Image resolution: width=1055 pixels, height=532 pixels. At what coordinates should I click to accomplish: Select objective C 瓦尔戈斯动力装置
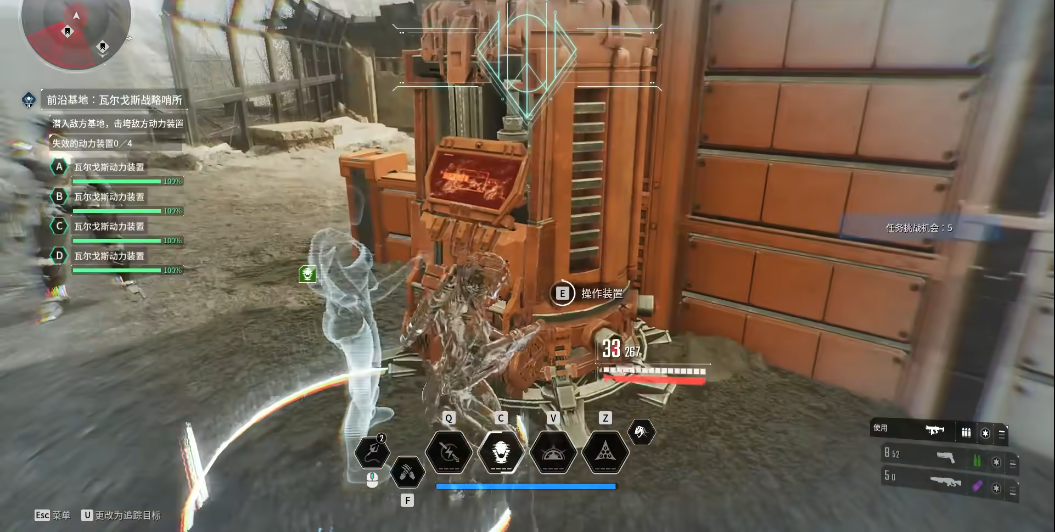point(108,226)
